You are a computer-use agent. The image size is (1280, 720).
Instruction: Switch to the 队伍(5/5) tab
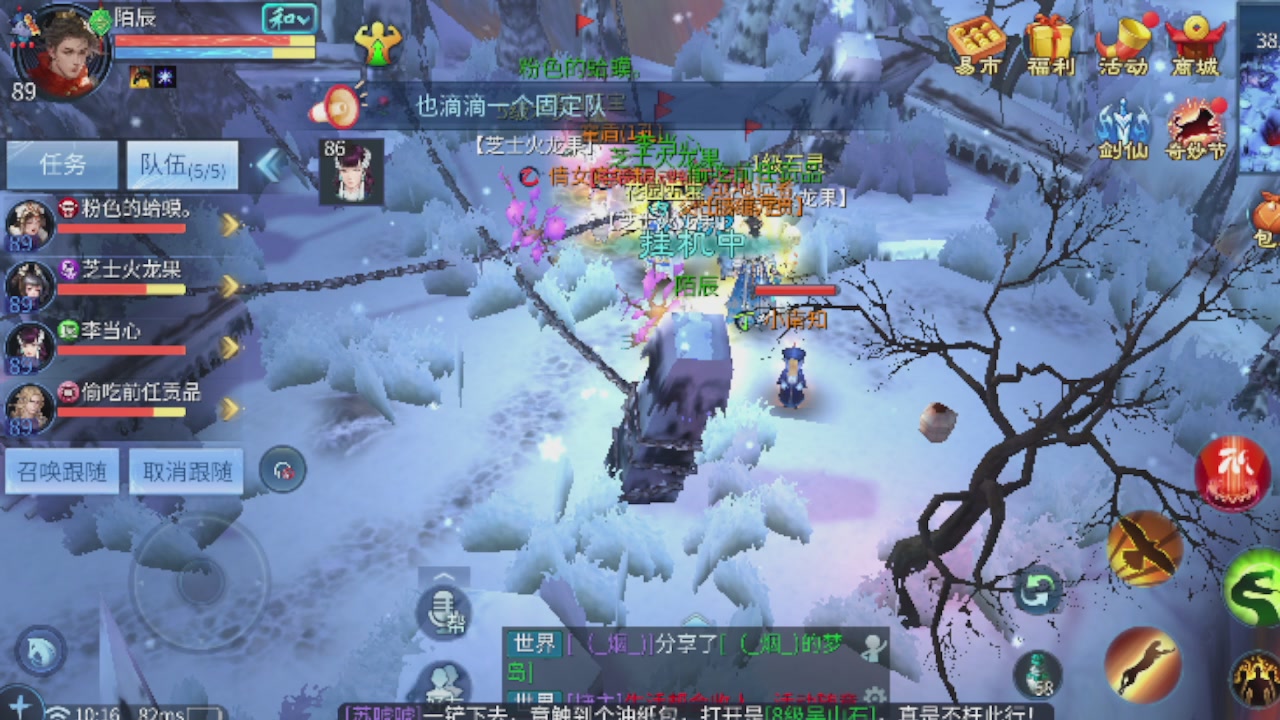(x=180, y=164)
